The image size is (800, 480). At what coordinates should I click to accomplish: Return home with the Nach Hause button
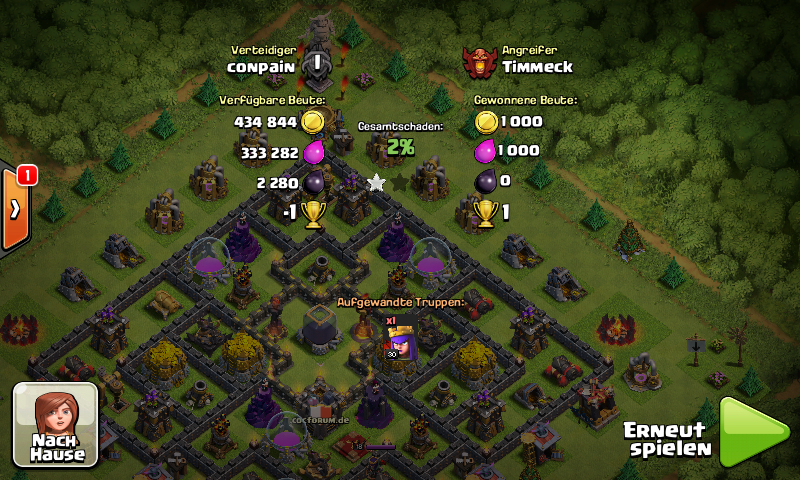pos(55,424)
